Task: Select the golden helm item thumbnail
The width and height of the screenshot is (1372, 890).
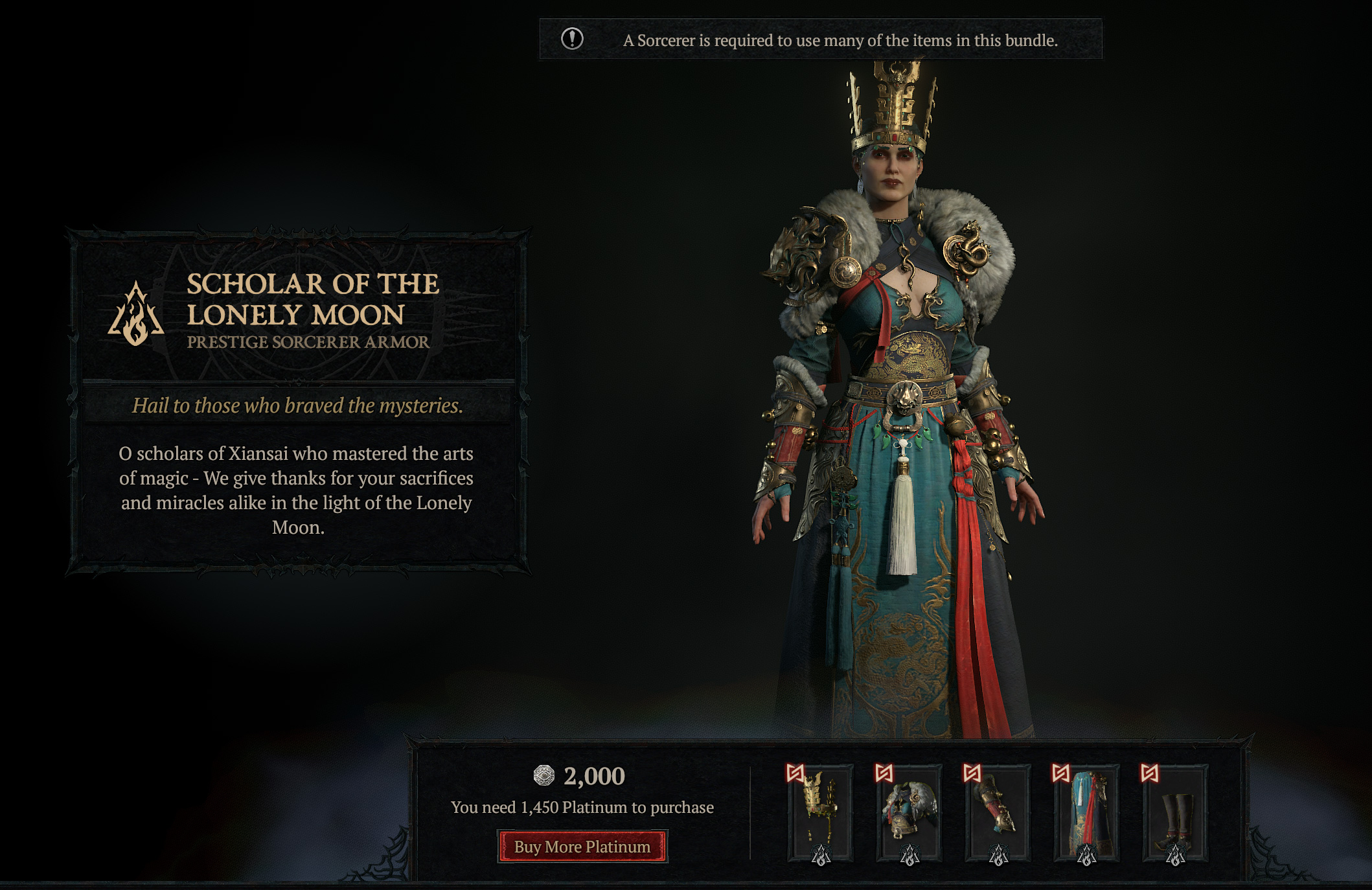Action: [821, 813]
